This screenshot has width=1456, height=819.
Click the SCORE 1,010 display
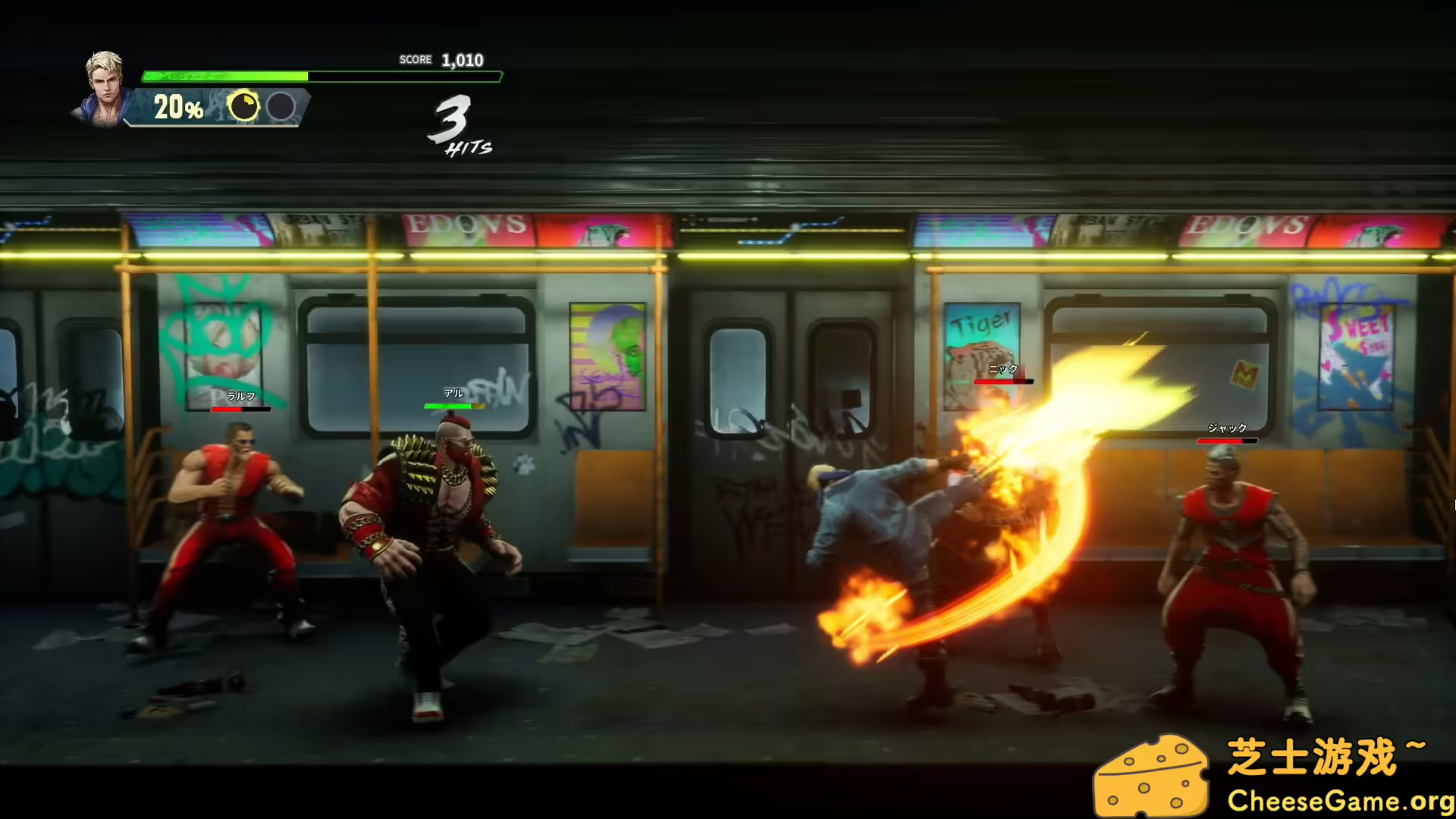441,59
